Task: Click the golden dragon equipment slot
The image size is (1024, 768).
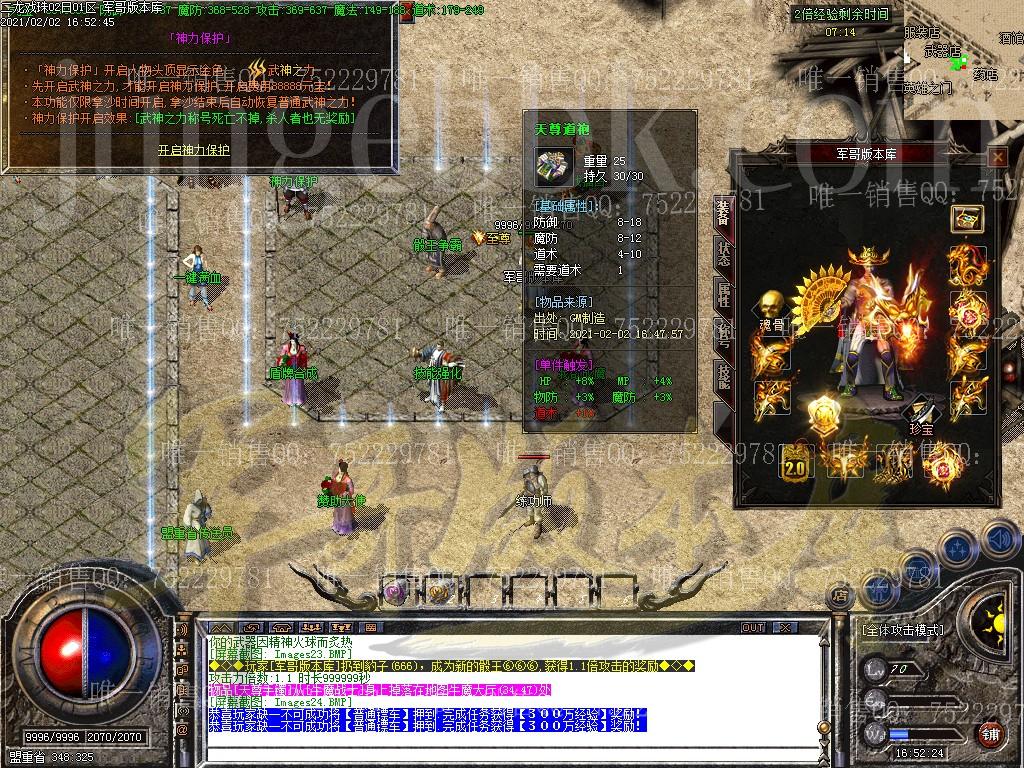Action: tap(967, 264)
